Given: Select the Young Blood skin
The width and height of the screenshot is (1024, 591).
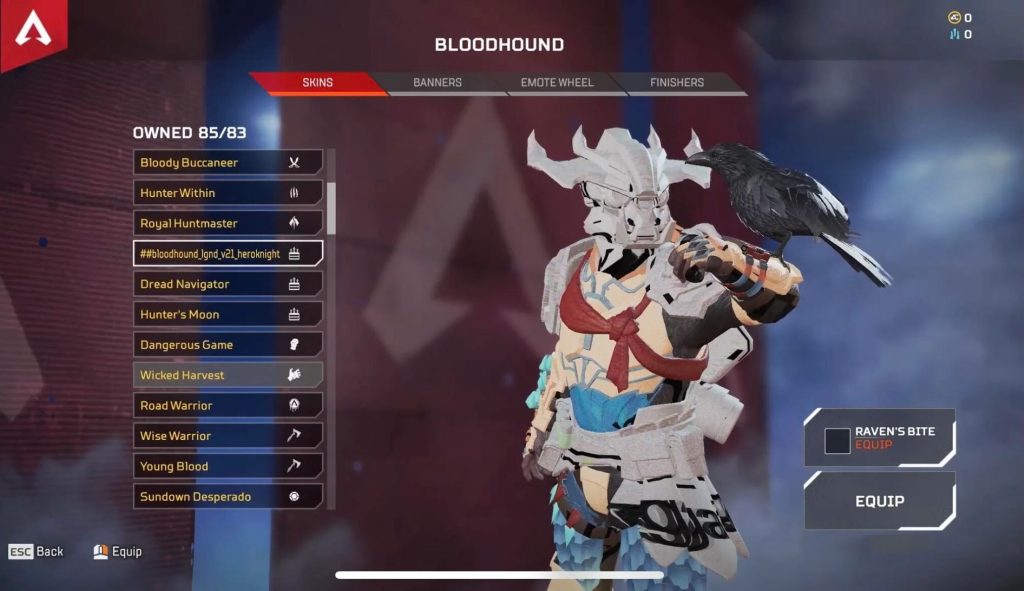Looking at the screenshot, I should [x=228, y=466].
